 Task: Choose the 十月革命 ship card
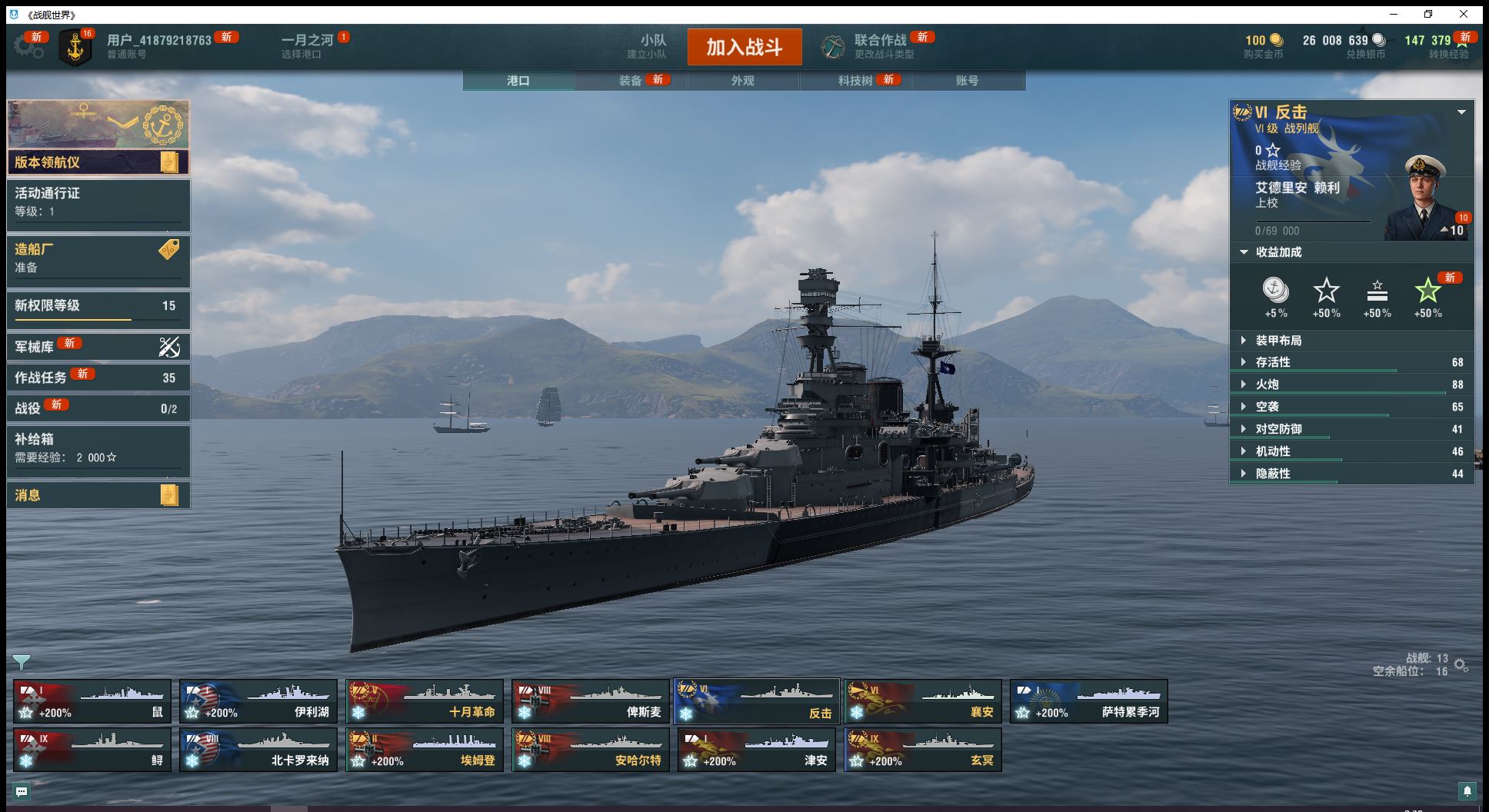point(424,701)
